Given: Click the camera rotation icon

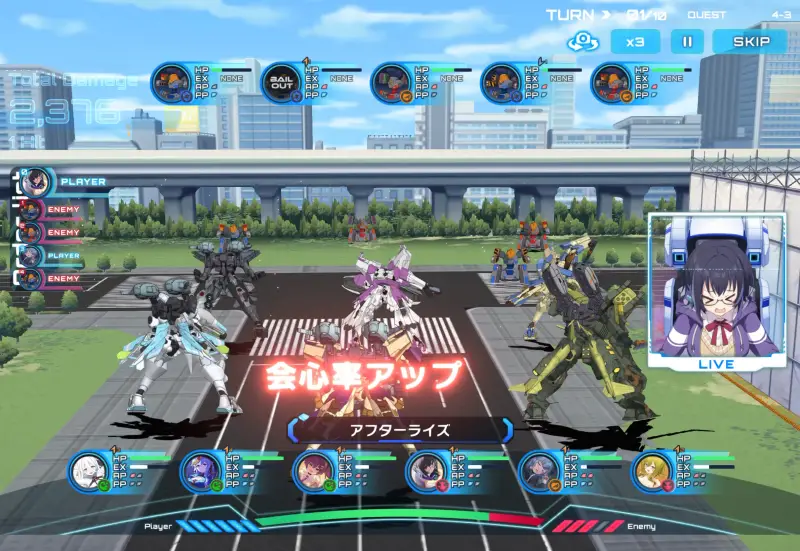Looking at the screenshot, I should coord(582,42).
